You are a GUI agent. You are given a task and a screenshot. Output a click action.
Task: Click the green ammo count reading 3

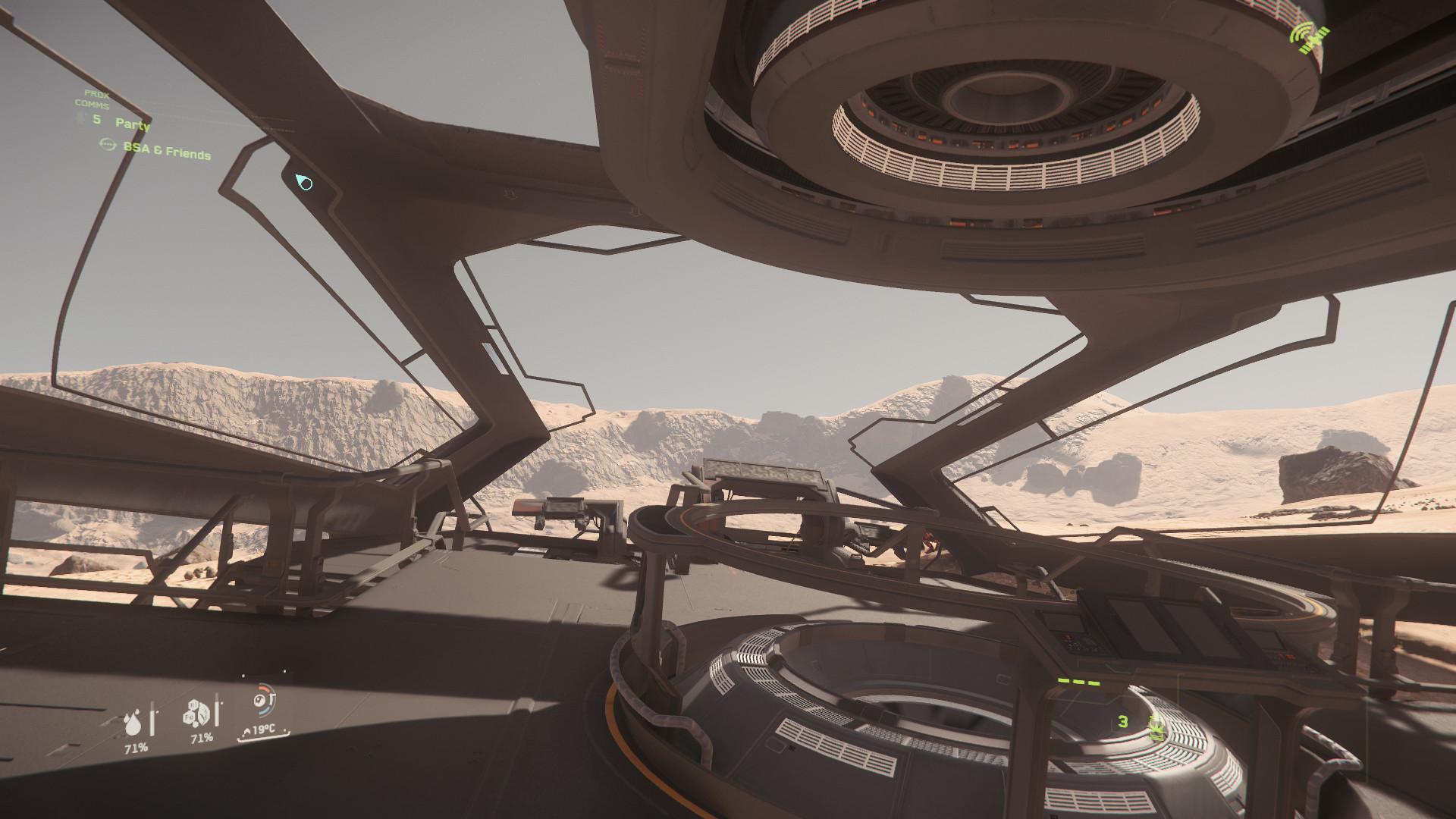tap(1125, 723)
